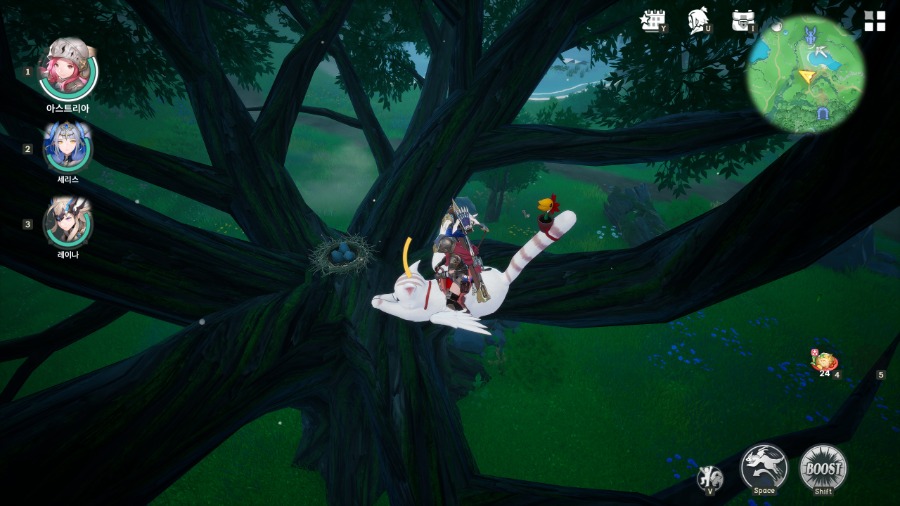The height and width of the screenshot is (506, 900).
Task: Choose party member 레이나
Action: coord(68,222)
